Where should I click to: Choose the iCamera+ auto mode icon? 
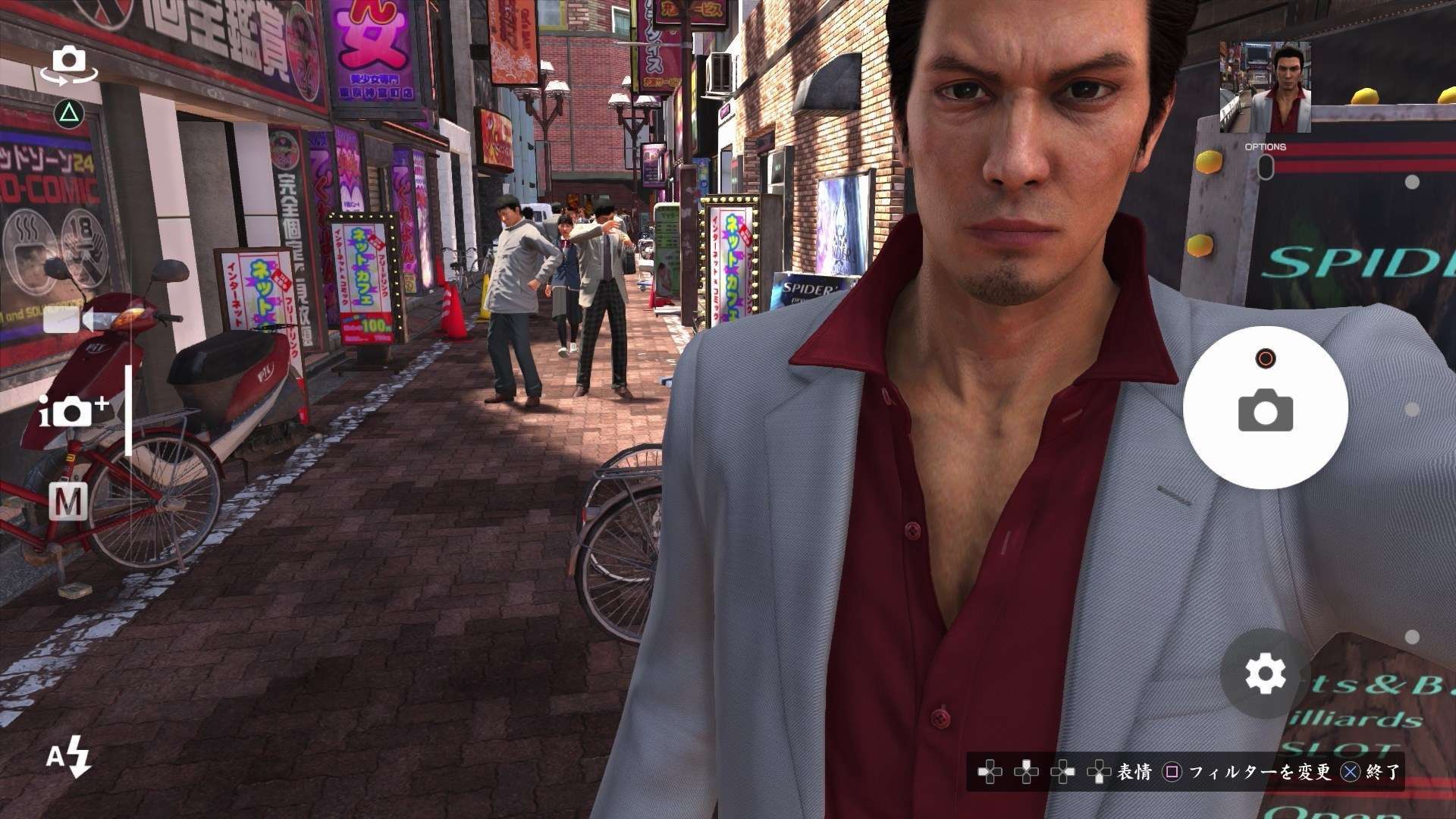[73, 410]
